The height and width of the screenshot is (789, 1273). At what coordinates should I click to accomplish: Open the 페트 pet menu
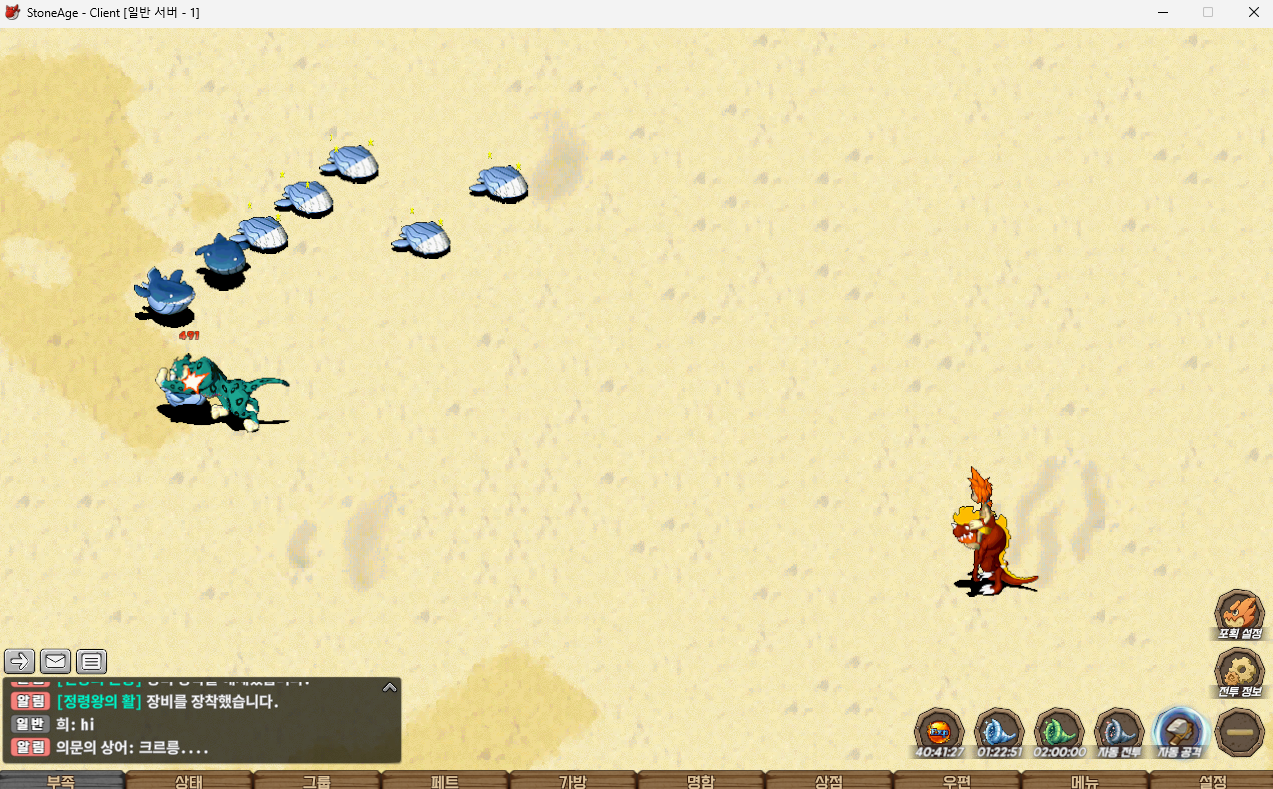(x=445, y=780)
